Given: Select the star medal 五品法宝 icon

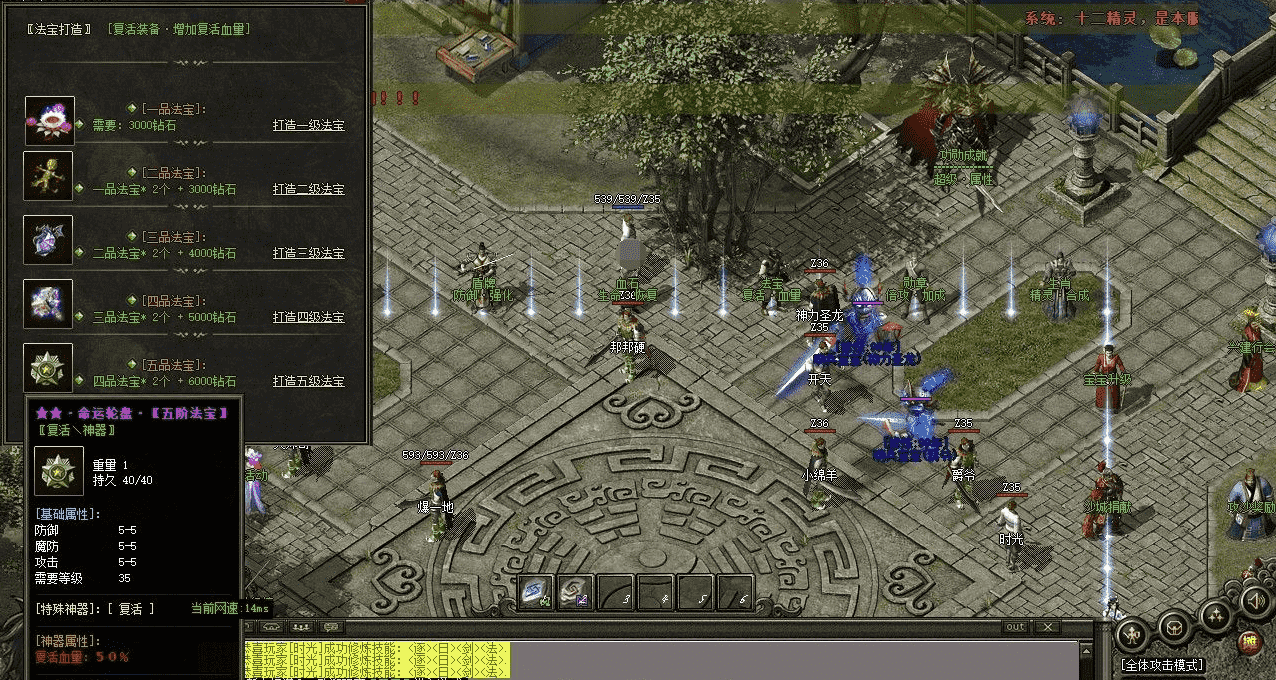Looking at the screenshot, I should (x=49, y=368).
